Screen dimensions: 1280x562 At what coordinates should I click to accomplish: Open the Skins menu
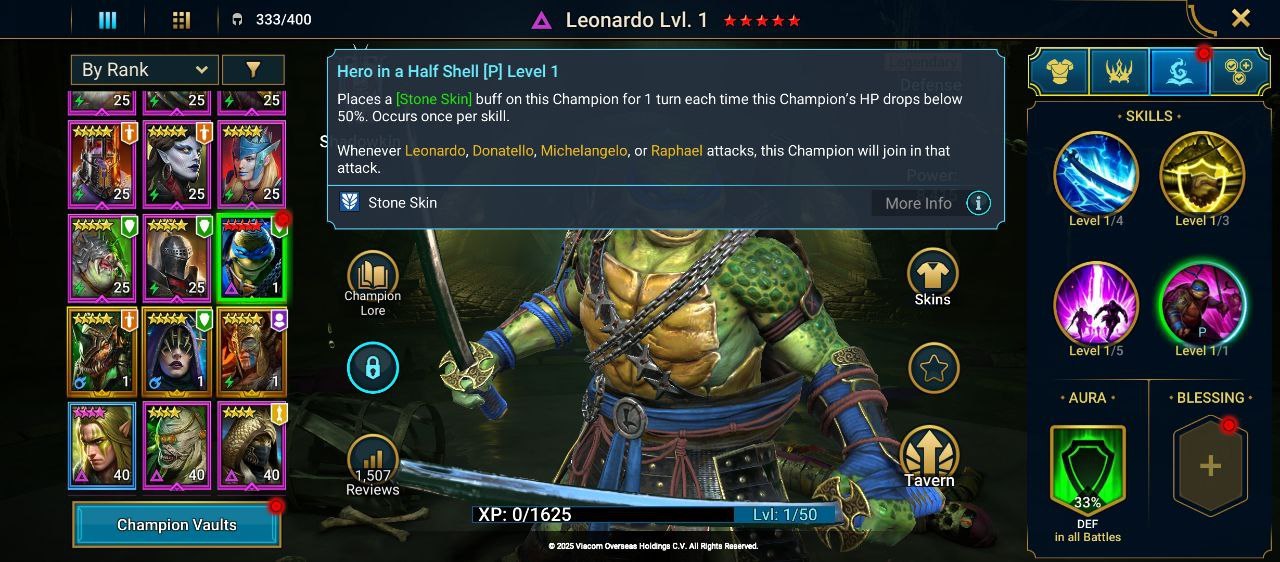932,277
